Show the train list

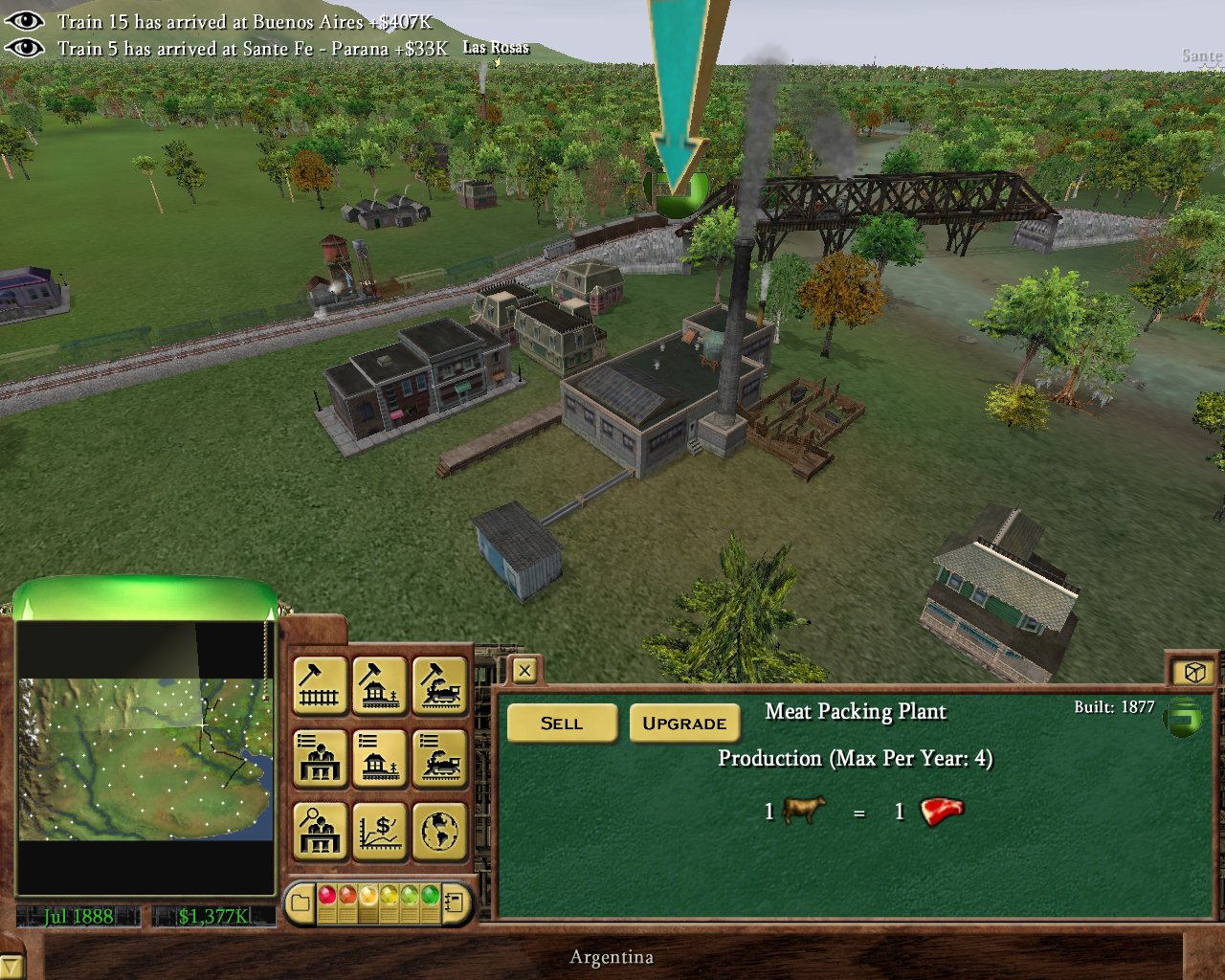pyautogui.click(x=440, y=758)
